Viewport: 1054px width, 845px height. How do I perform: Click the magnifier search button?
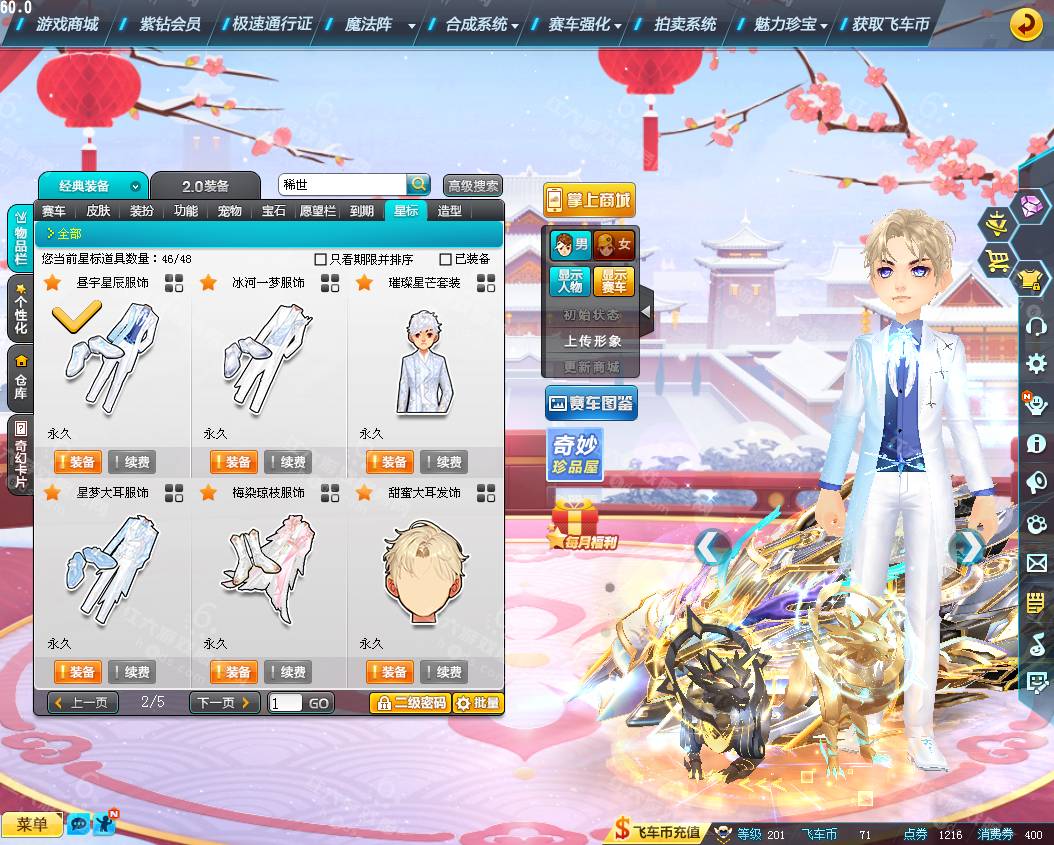point(418,184)
